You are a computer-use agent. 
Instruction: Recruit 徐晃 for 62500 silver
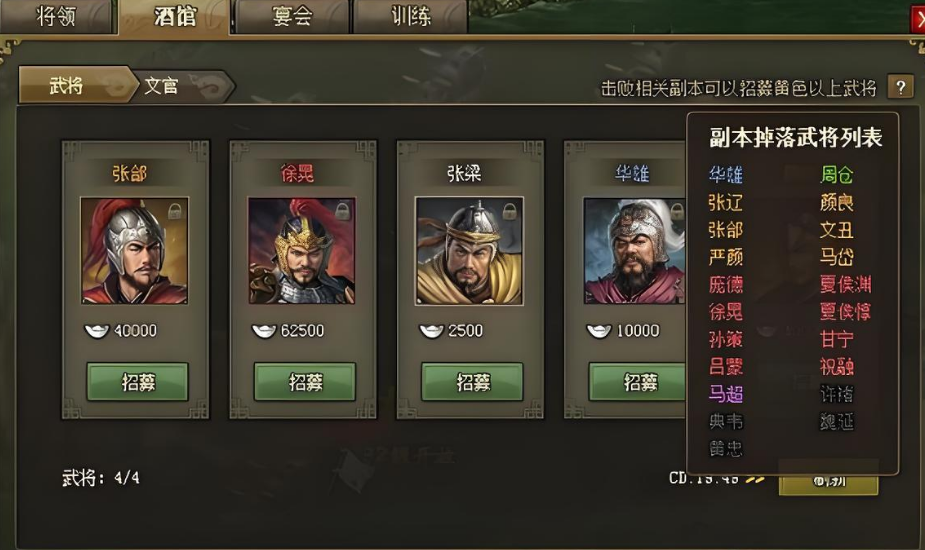(304, 382)
